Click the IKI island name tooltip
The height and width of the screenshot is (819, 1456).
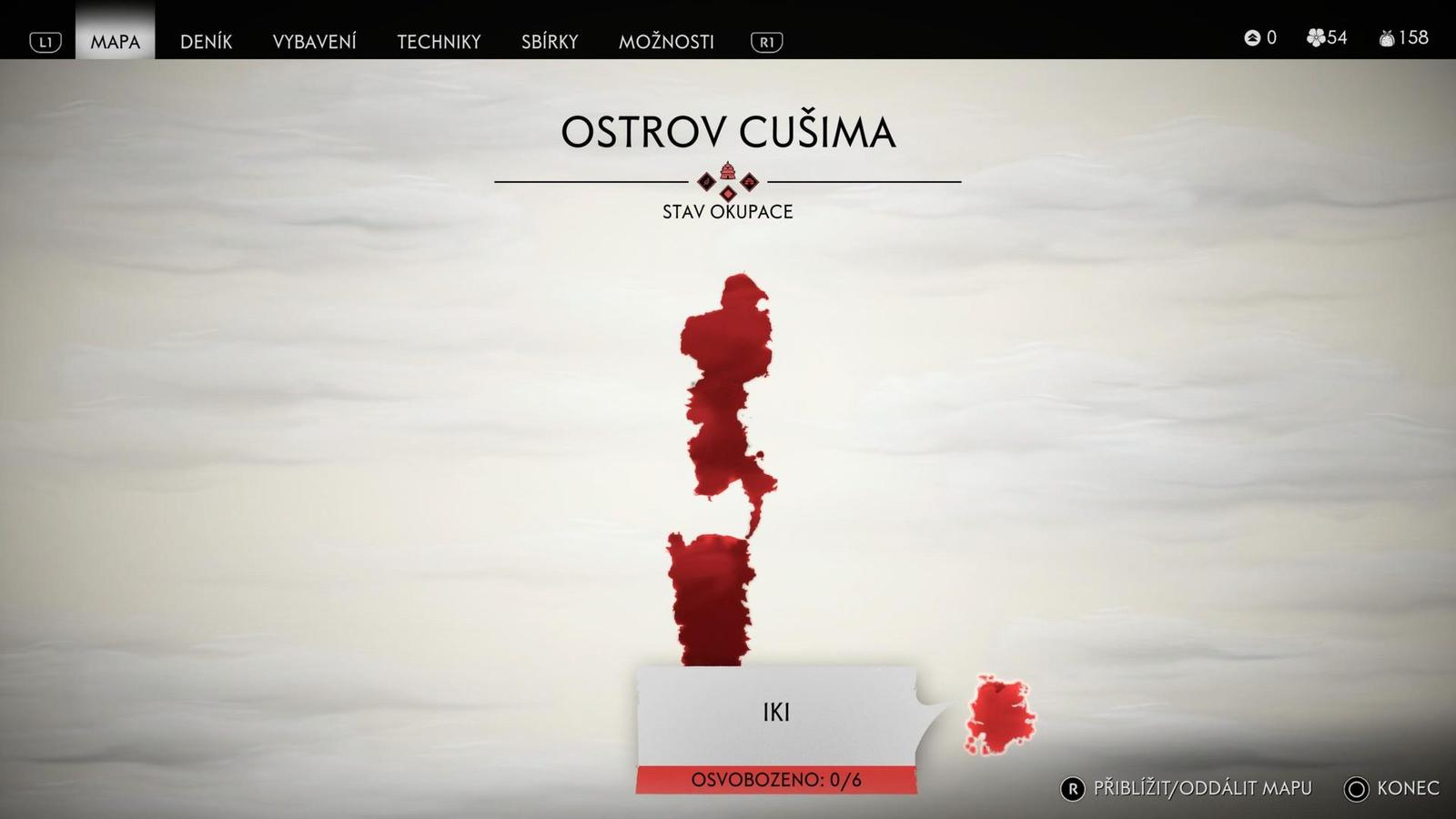778,713
